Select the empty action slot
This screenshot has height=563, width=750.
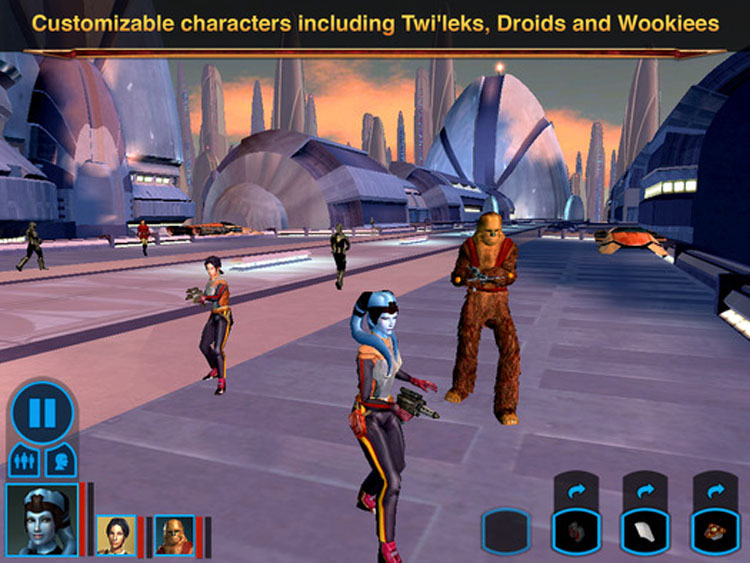(506, 531)
